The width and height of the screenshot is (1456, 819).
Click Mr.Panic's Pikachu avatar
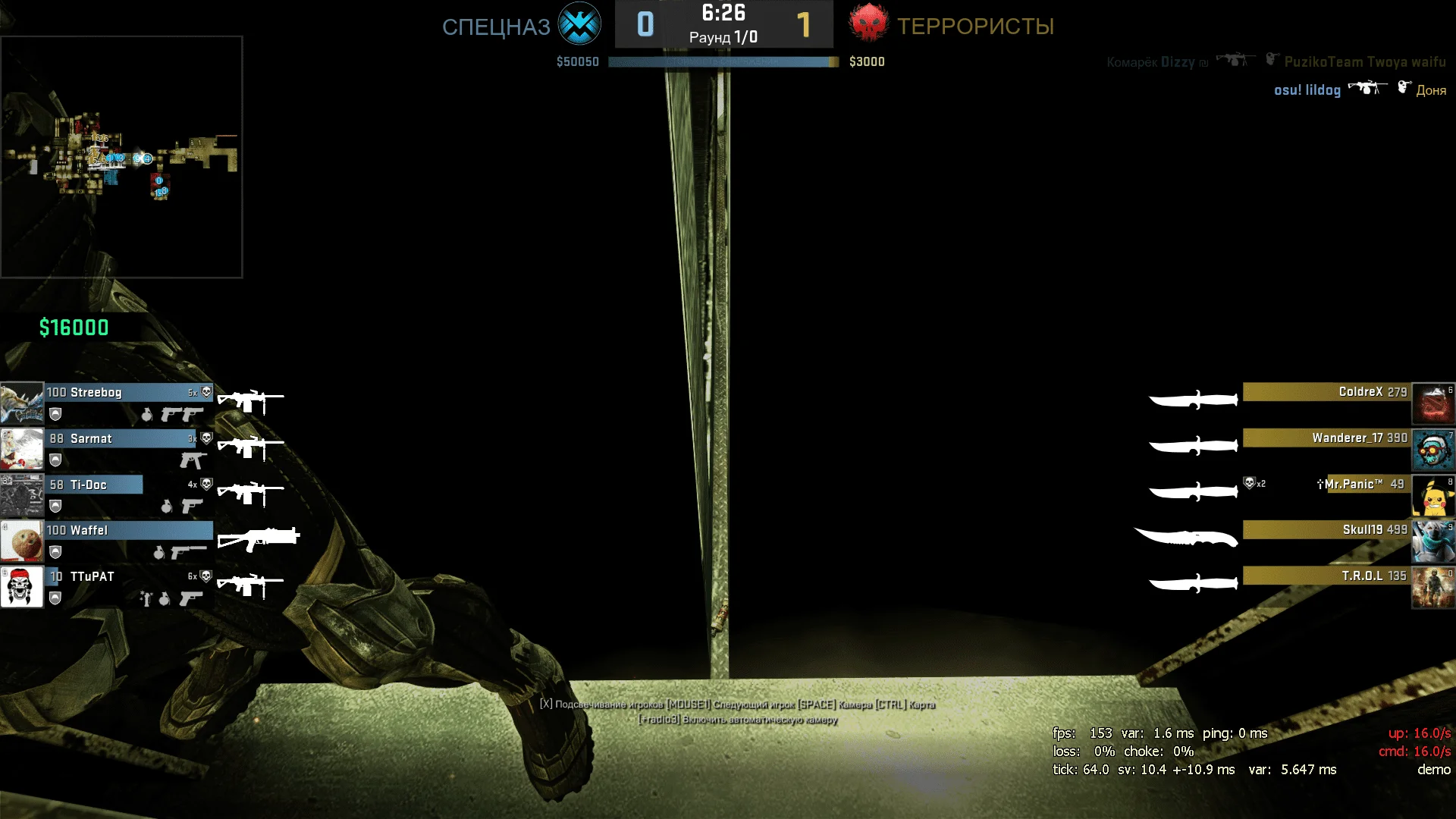[x=1432, y=495]
